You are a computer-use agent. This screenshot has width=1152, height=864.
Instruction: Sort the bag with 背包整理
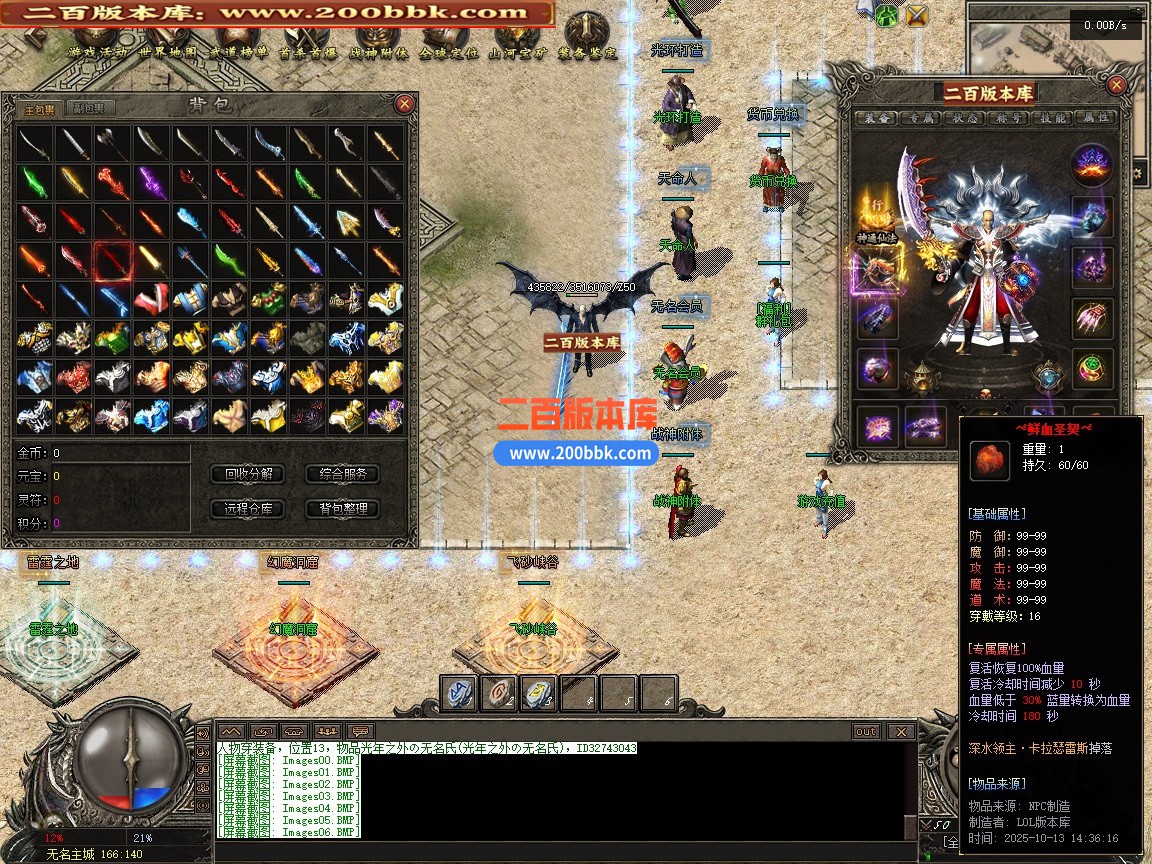pyautogui.click(x=342, y=508)
